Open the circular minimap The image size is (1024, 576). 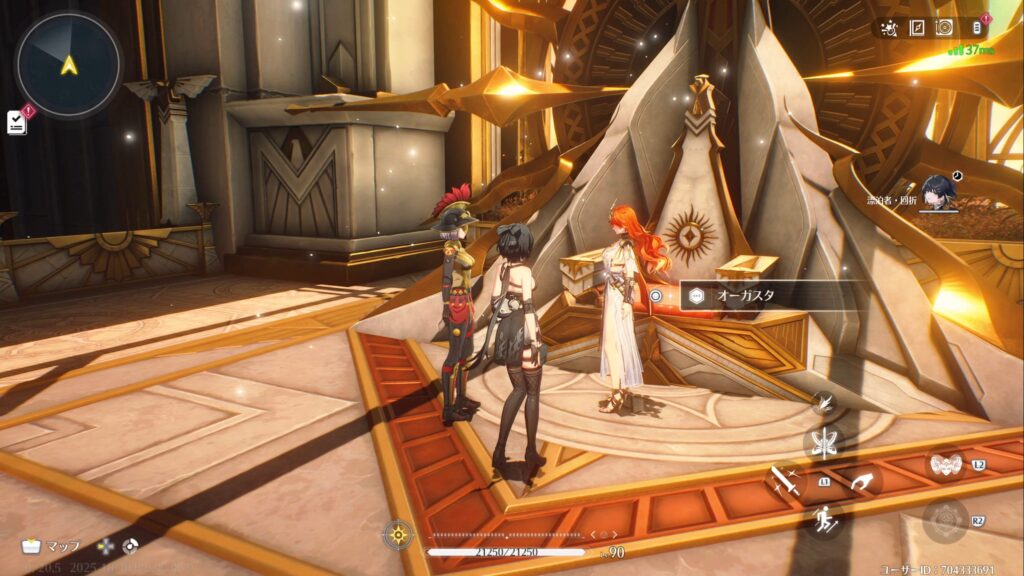tap(68, 64)
